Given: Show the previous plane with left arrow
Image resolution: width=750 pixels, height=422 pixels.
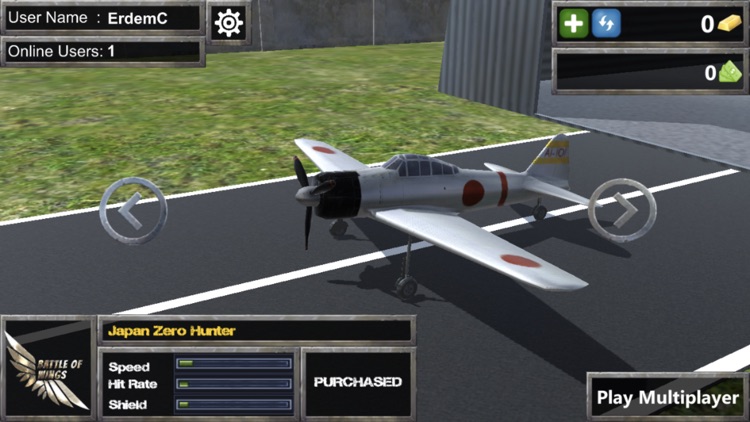Looking at the screenshot, I should [133, 210].
